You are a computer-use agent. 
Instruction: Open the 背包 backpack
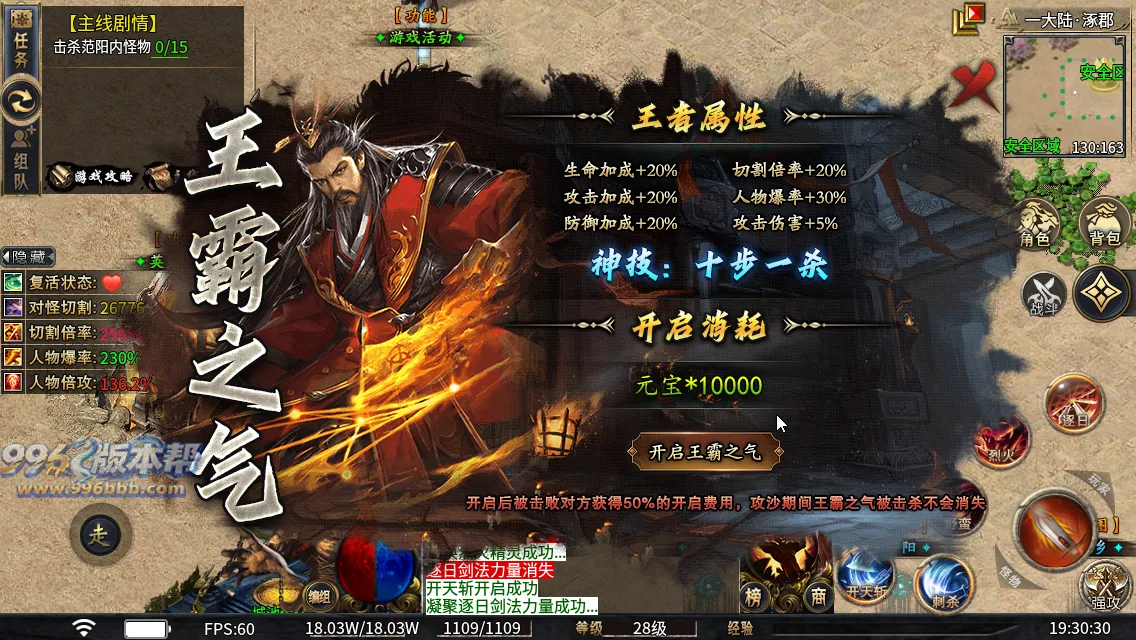(1104, 222)
